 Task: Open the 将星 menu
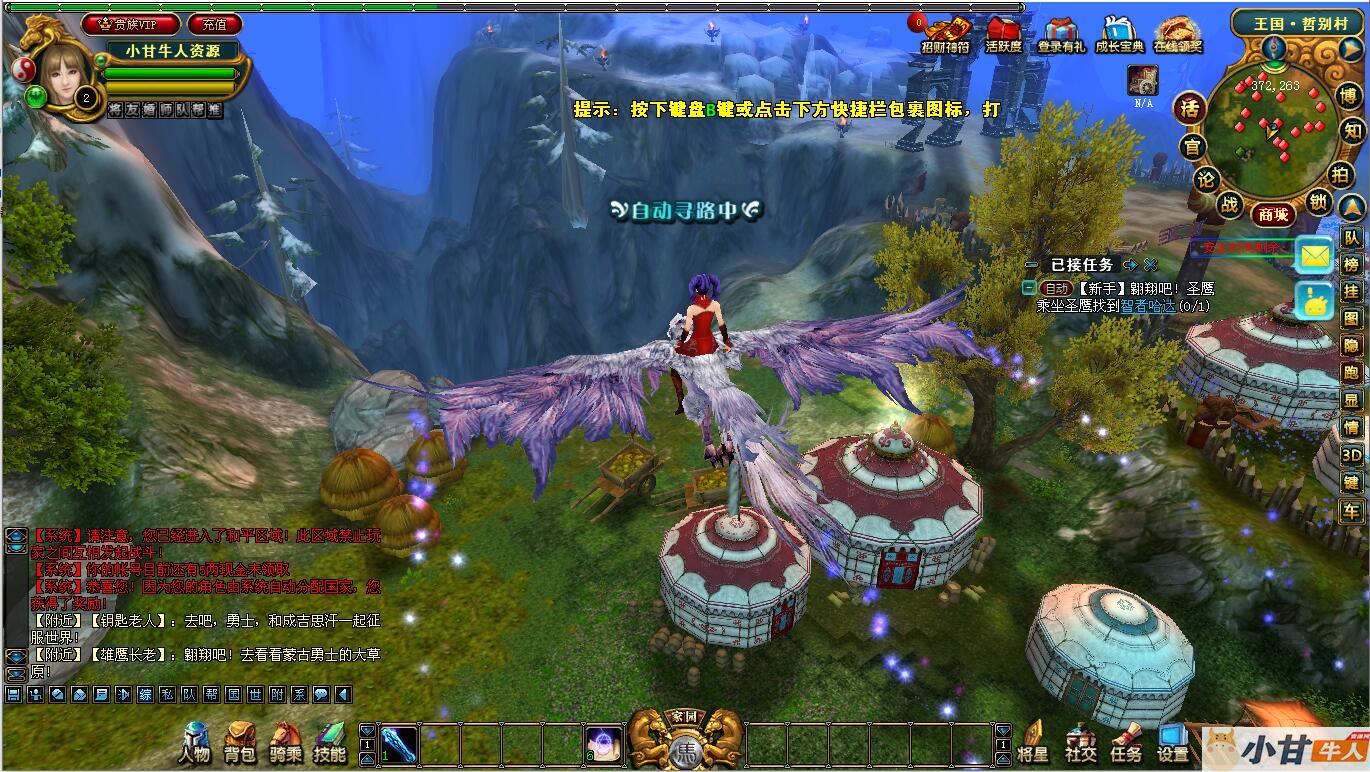pyautogui.click(x=1032, y=742)
